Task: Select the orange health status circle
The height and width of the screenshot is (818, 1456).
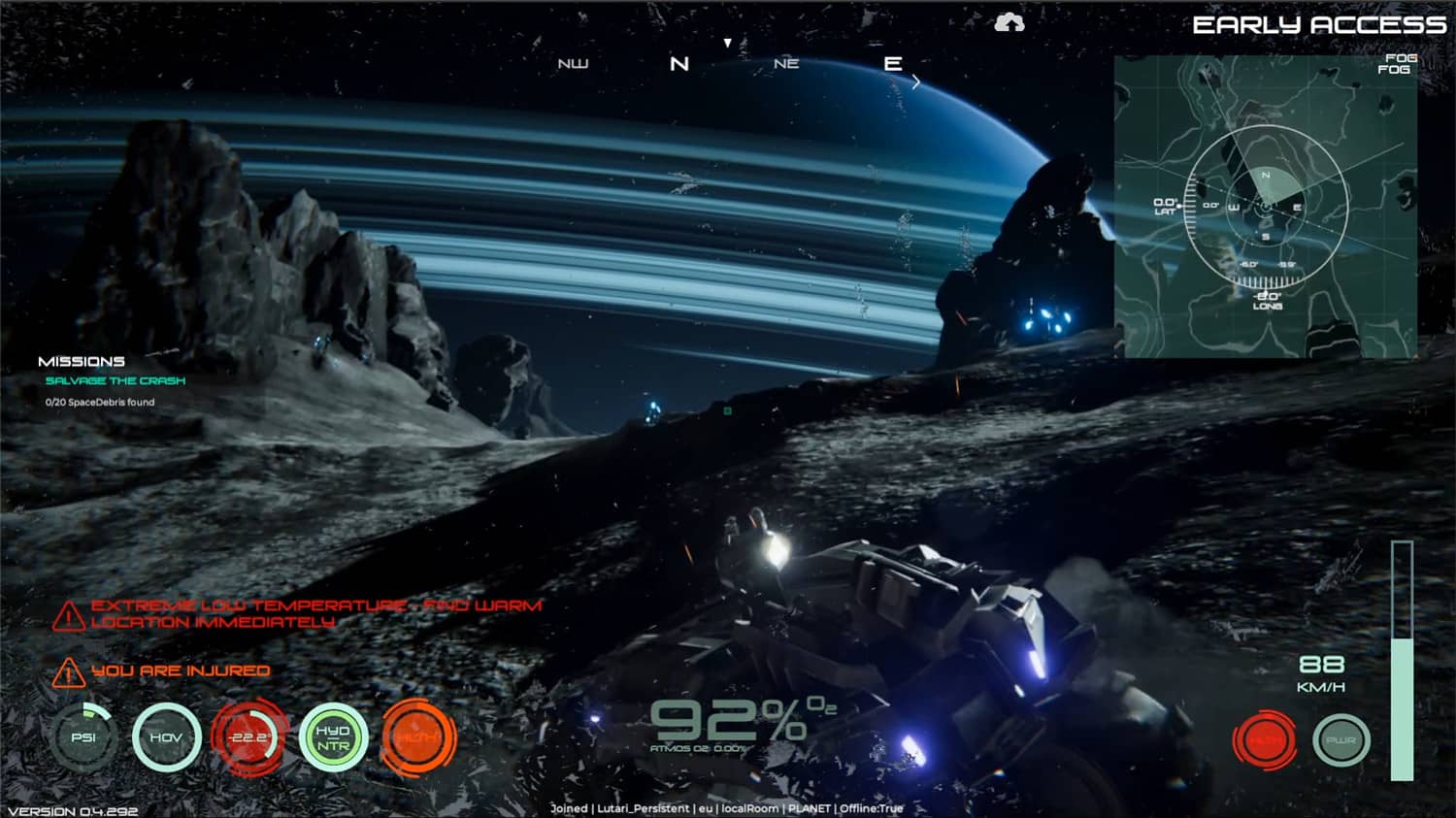Action: [418, 737]
